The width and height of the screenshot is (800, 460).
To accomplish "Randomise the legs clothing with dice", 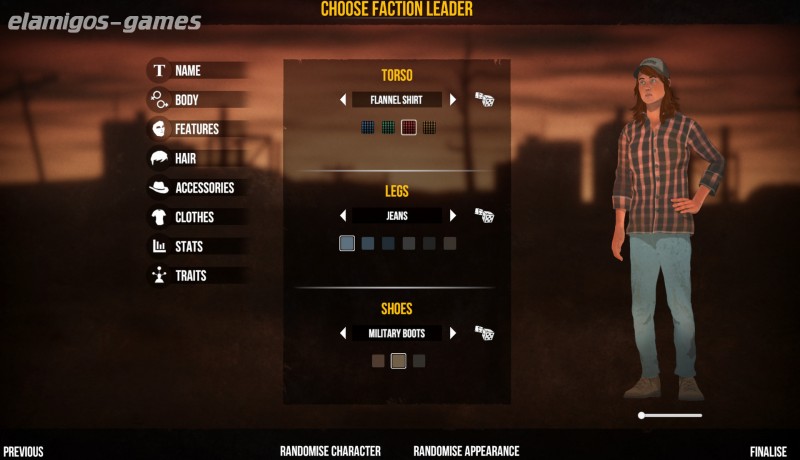I will click(x=484, y=215).
